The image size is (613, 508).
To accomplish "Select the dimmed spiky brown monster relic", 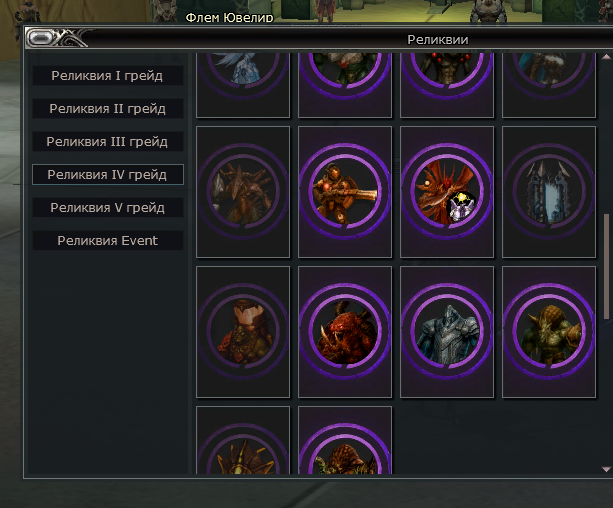I will click(x=243, y=192).
